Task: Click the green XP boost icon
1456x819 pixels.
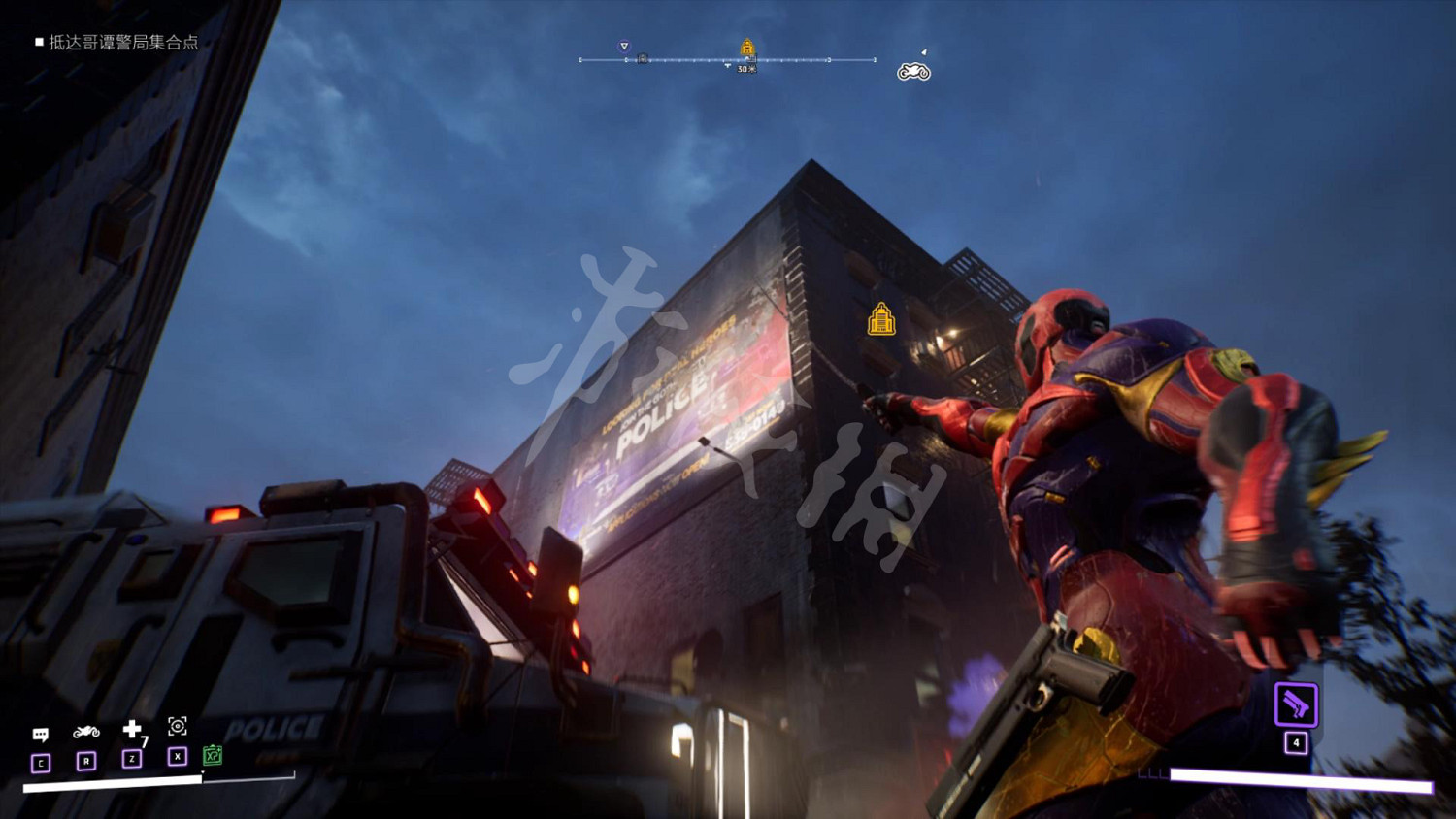Action: pos(213,755)
